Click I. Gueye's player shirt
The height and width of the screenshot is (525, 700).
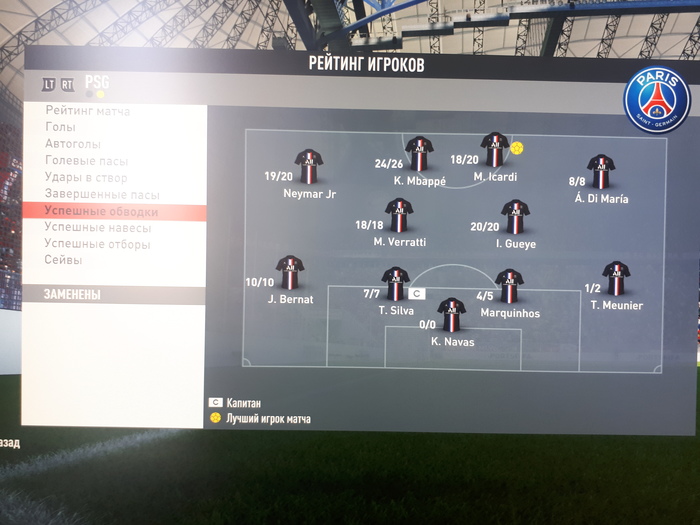(515, 216)
